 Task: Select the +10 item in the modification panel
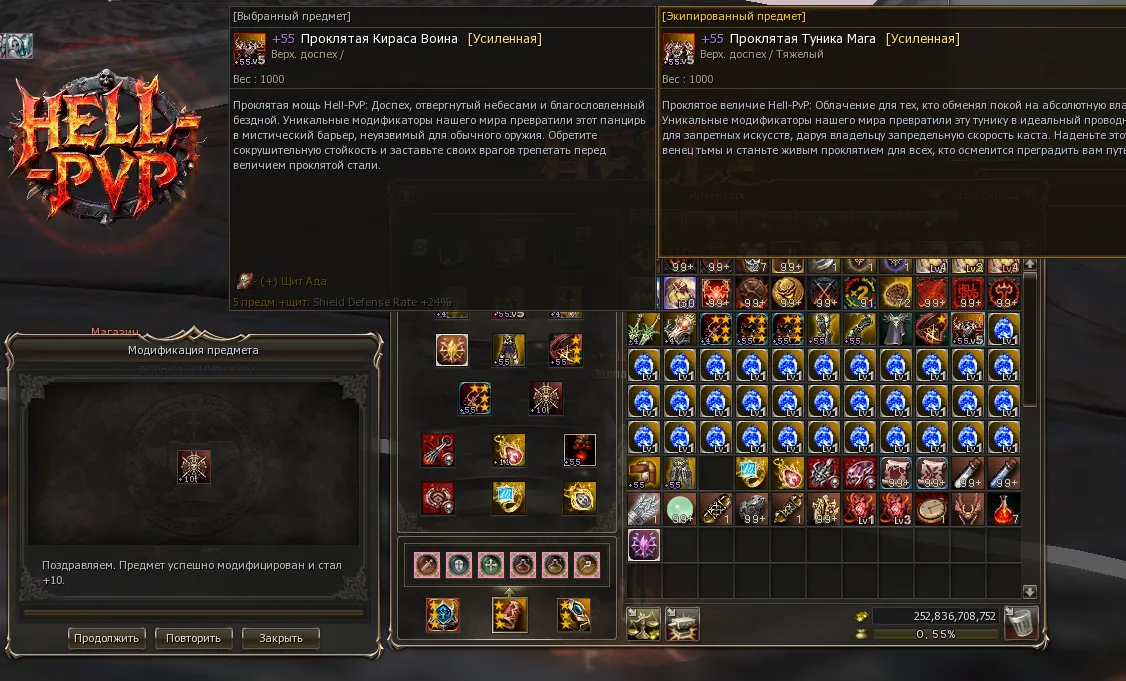coord(194,467)
